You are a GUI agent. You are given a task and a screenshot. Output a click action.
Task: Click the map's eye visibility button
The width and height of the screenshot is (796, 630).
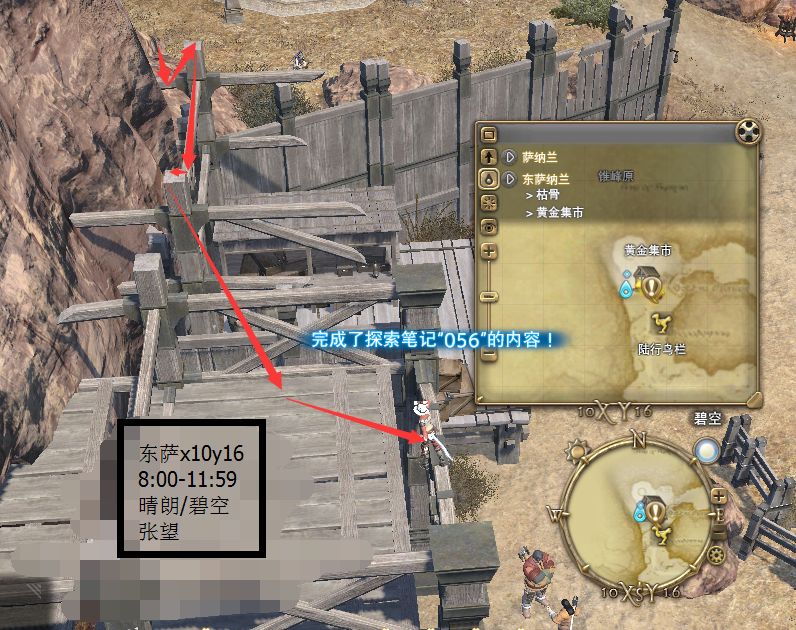tap(489, 227)
